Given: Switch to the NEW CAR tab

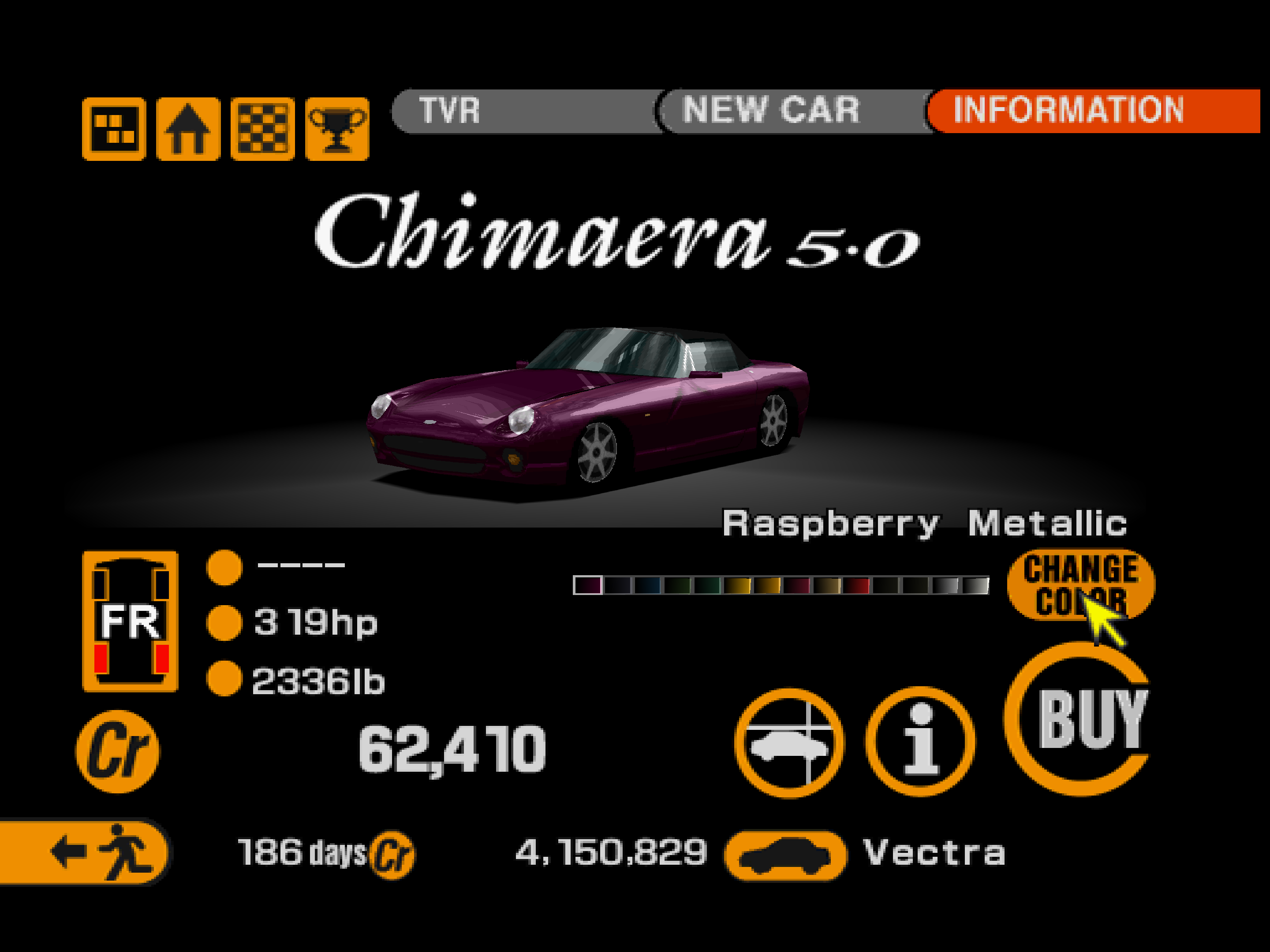Looking at the screenshot, I should 792,111.
